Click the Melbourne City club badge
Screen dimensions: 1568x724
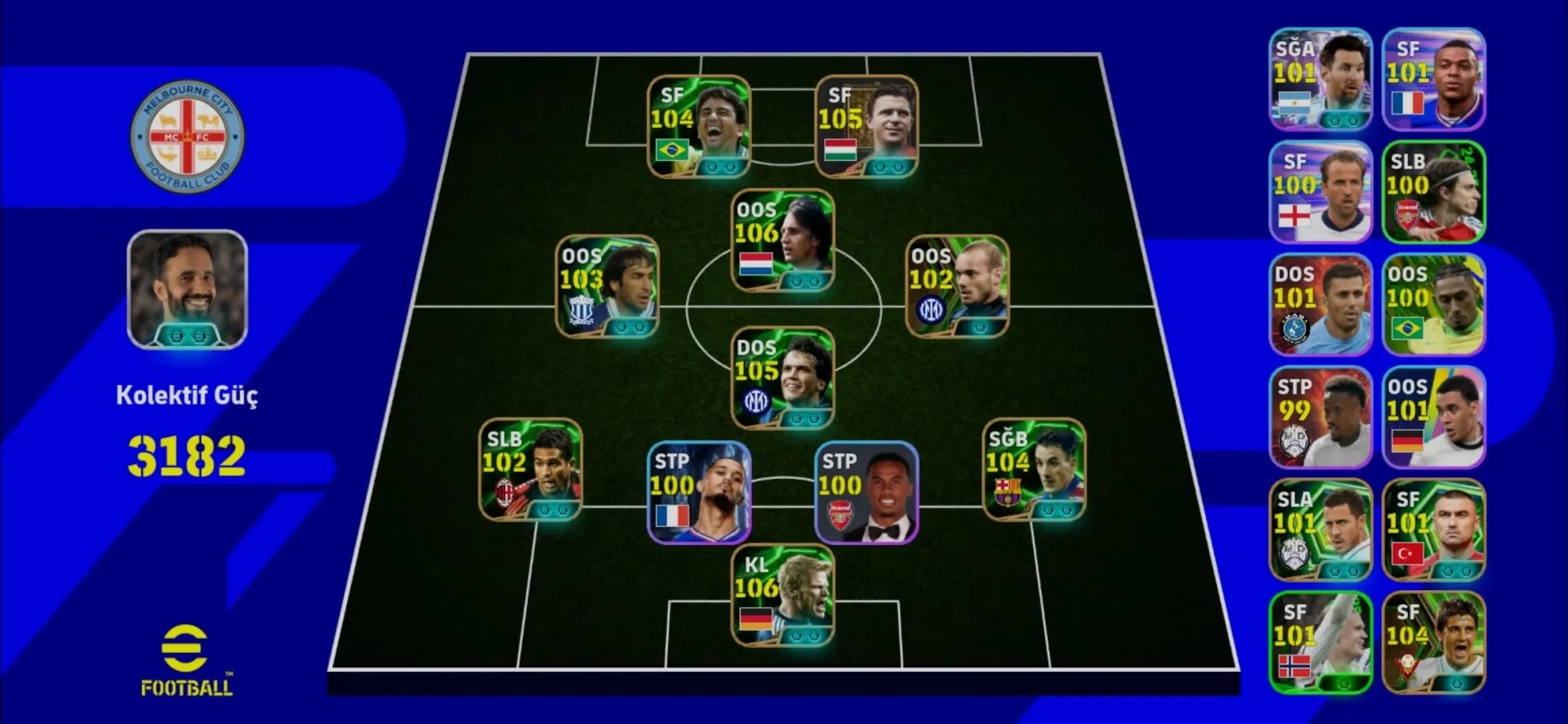tap(187, 136)
